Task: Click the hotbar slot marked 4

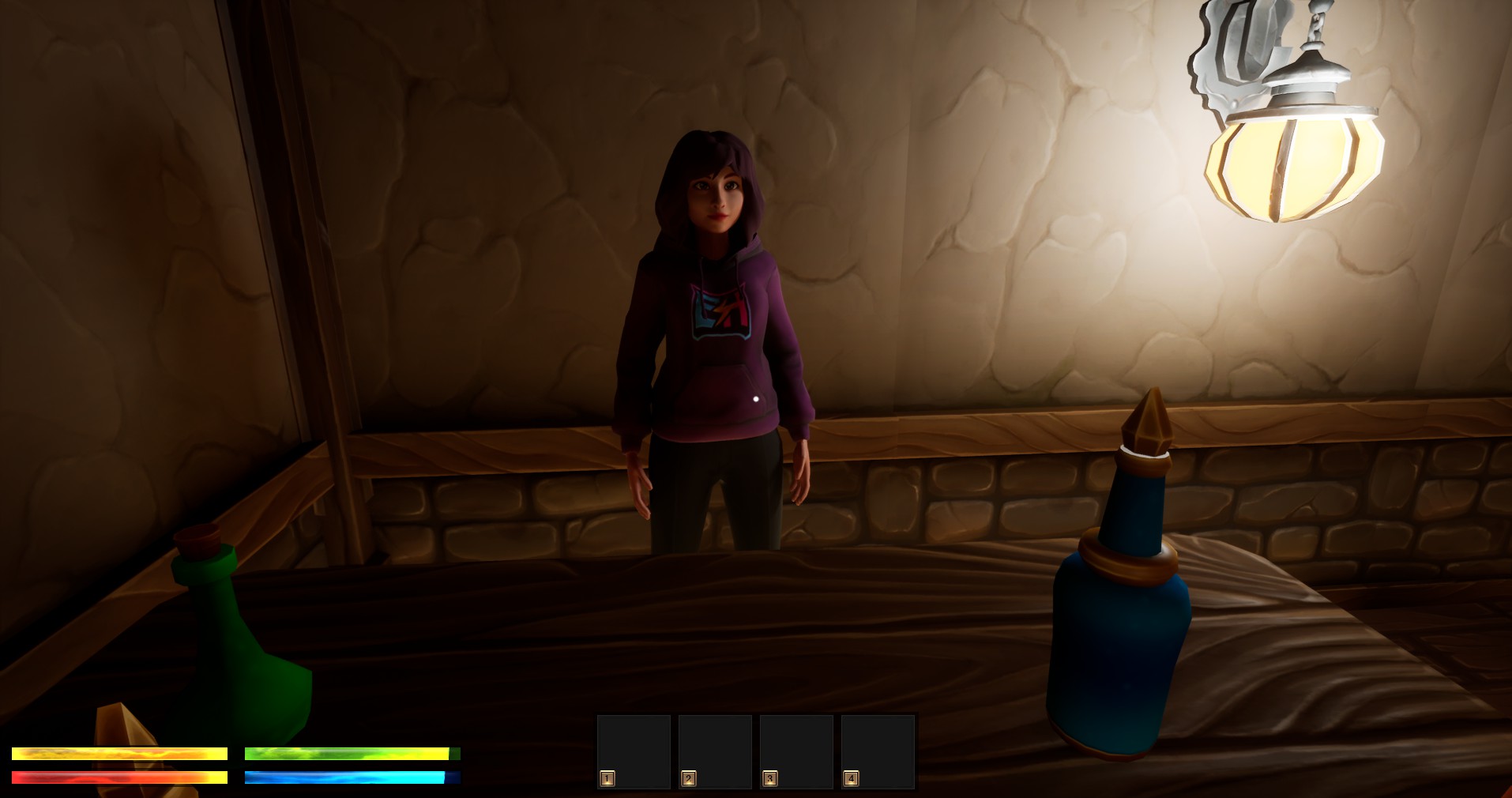Action: [878, 751]
